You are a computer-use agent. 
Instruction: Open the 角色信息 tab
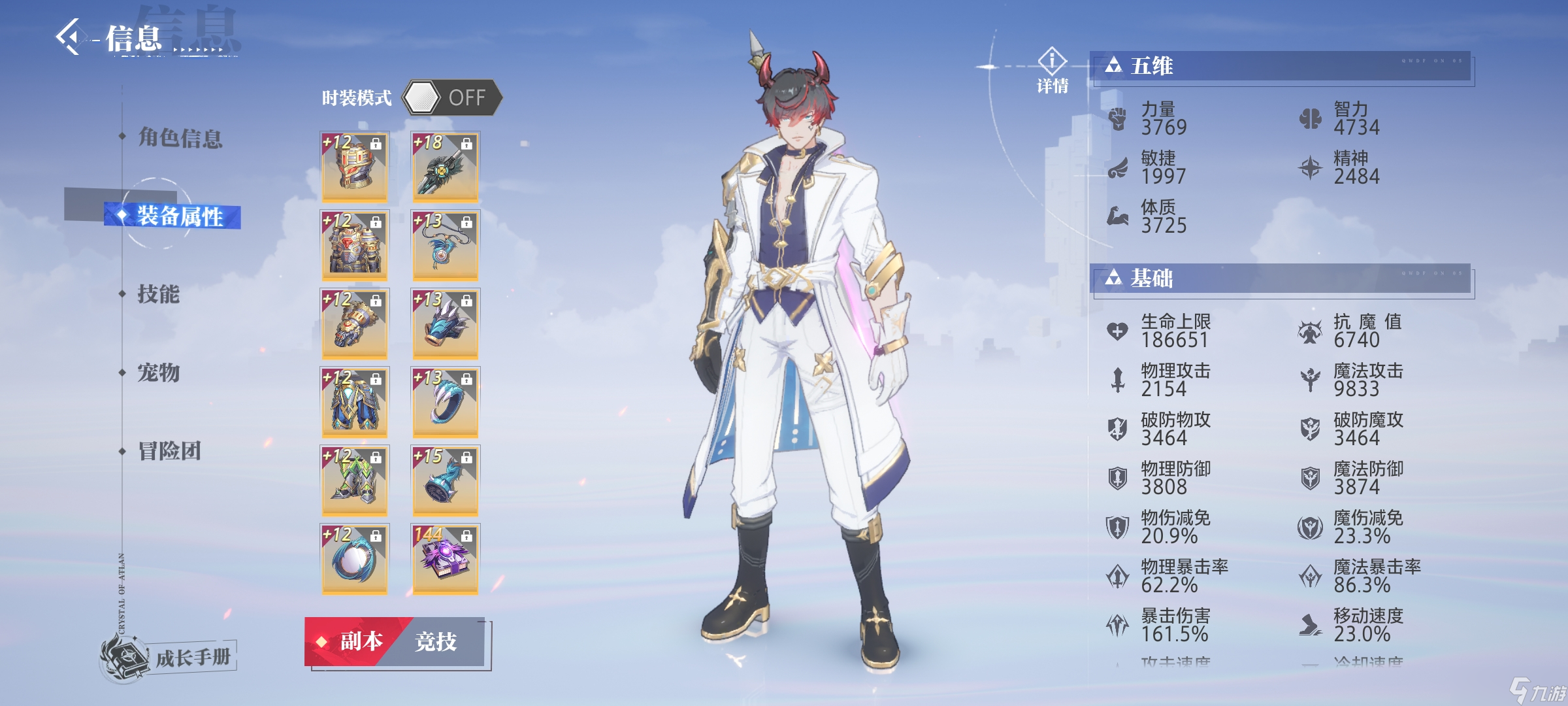click(180, 138)
